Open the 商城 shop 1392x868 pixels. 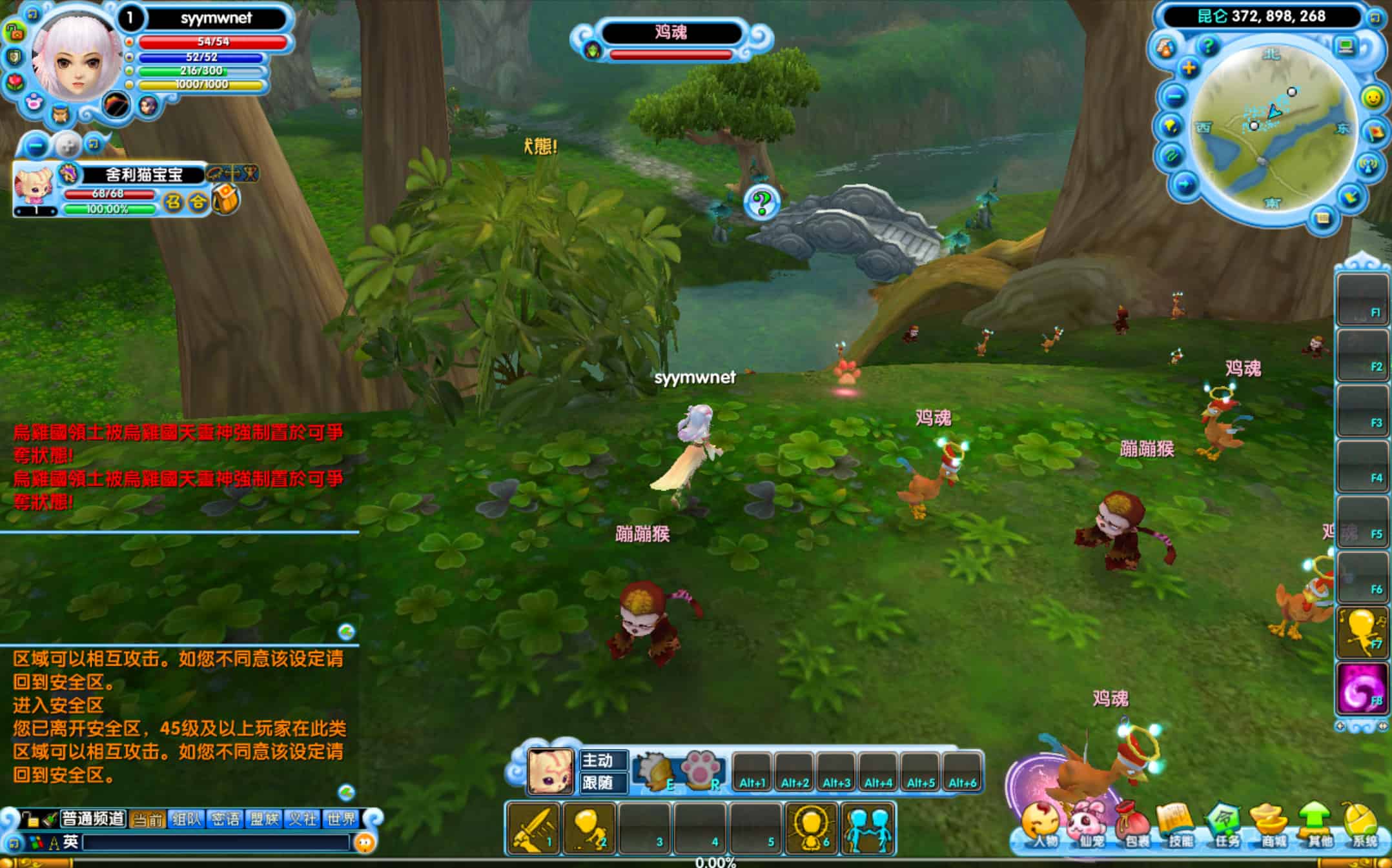coord(1270,826)
